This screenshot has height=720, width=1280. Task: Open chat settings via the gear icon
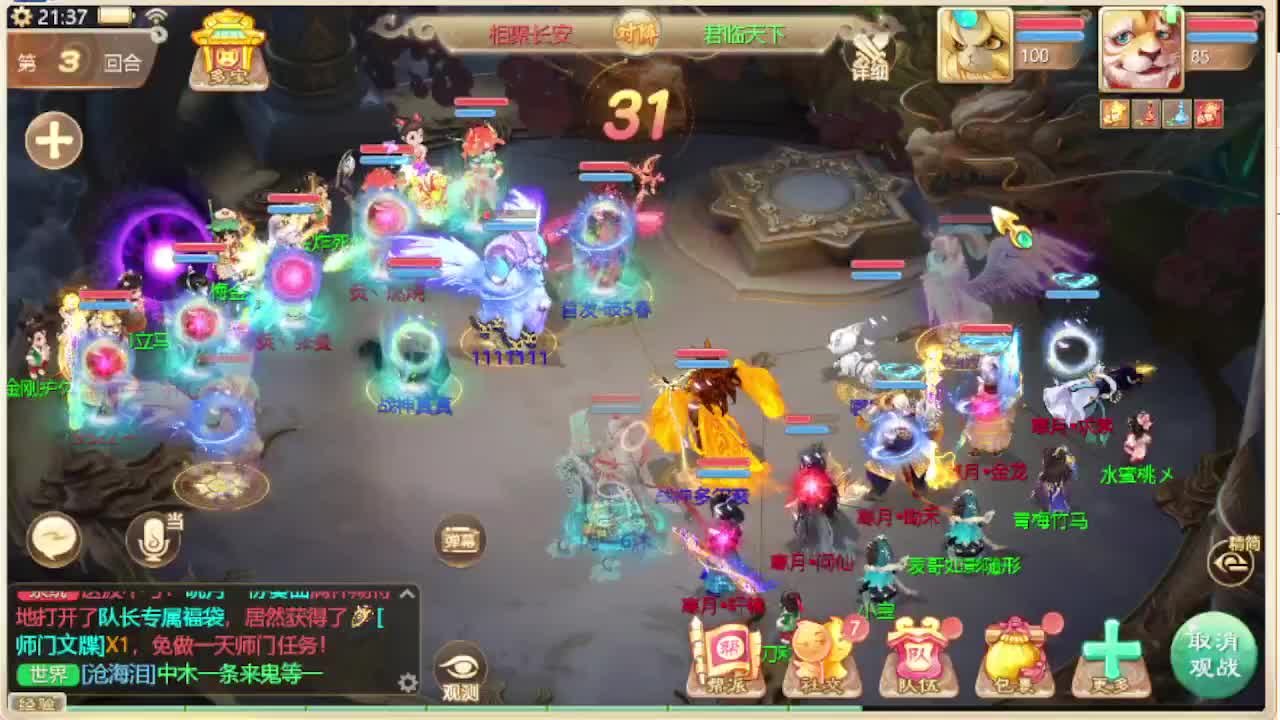pos(407,681)
